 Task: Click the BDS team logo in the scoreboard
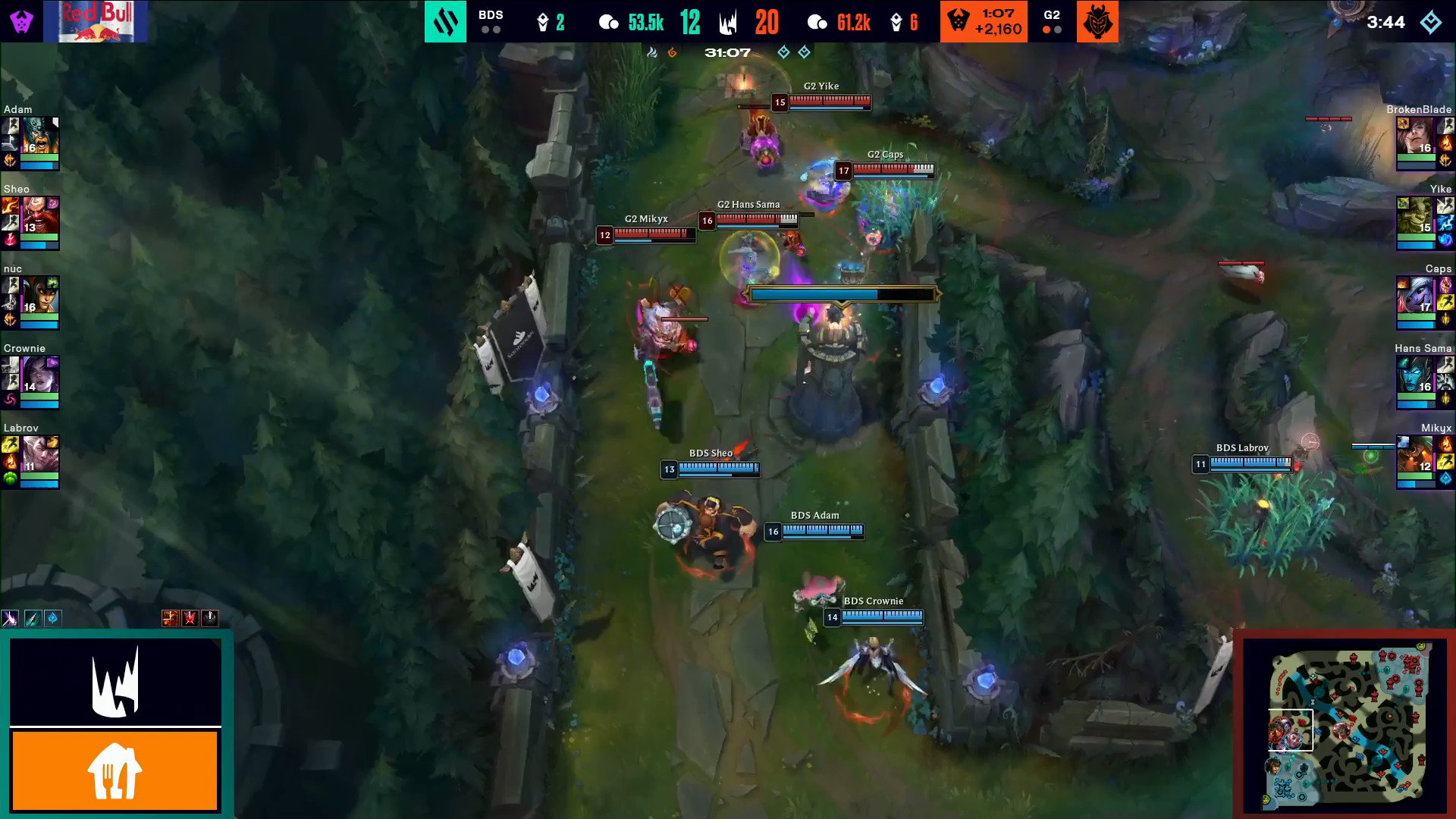[x=446, y=20]
